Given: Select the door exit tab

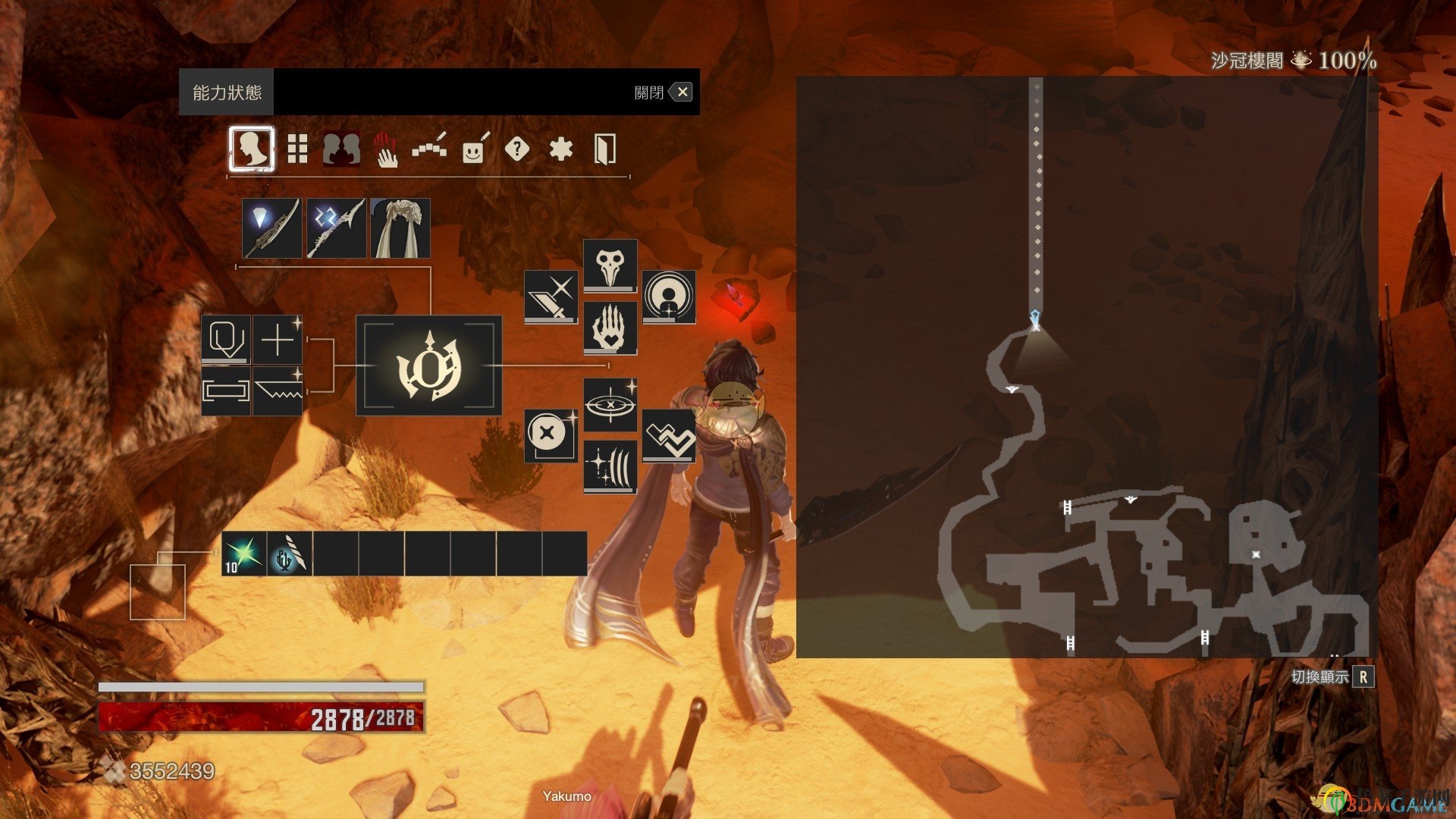Looking at the screenshot, I should pyautogui.click(x=604, y=149).
